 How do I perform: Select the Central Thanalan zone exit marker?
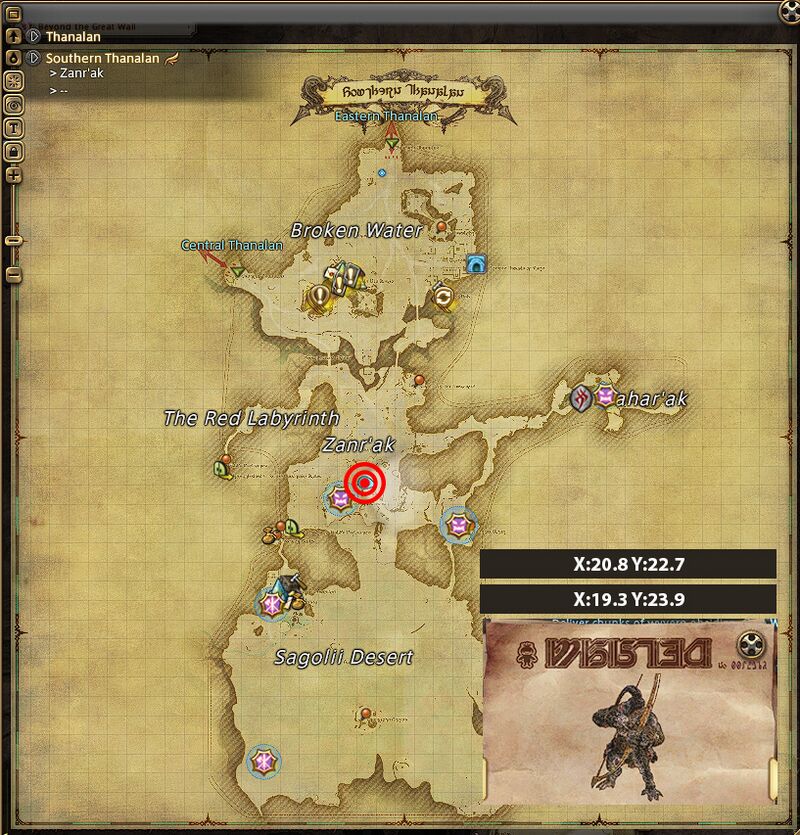coord(237,270)
